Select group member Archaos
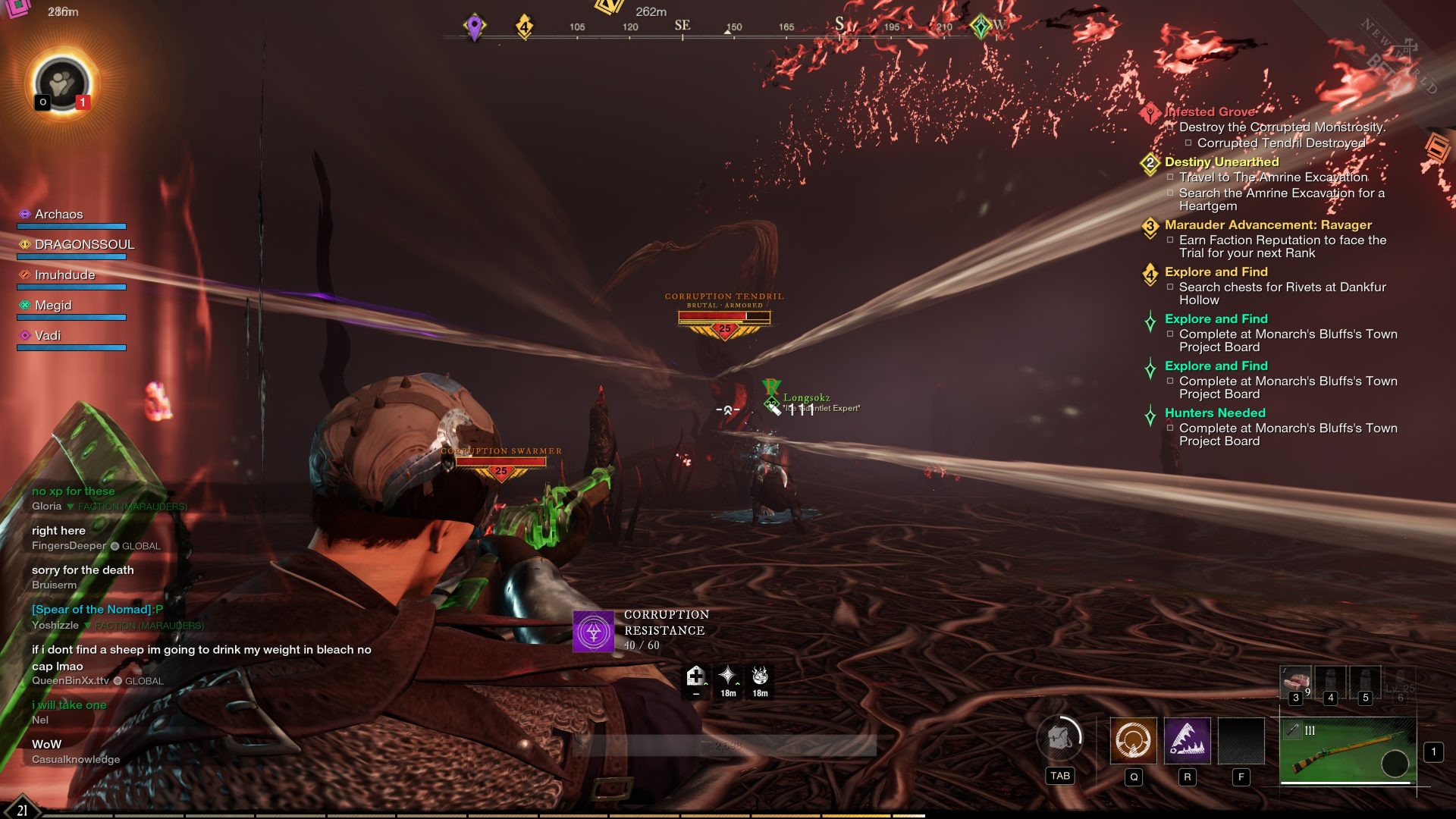Screen dimensions: 1456x819 pyautogui.click(x=58, y=215)
